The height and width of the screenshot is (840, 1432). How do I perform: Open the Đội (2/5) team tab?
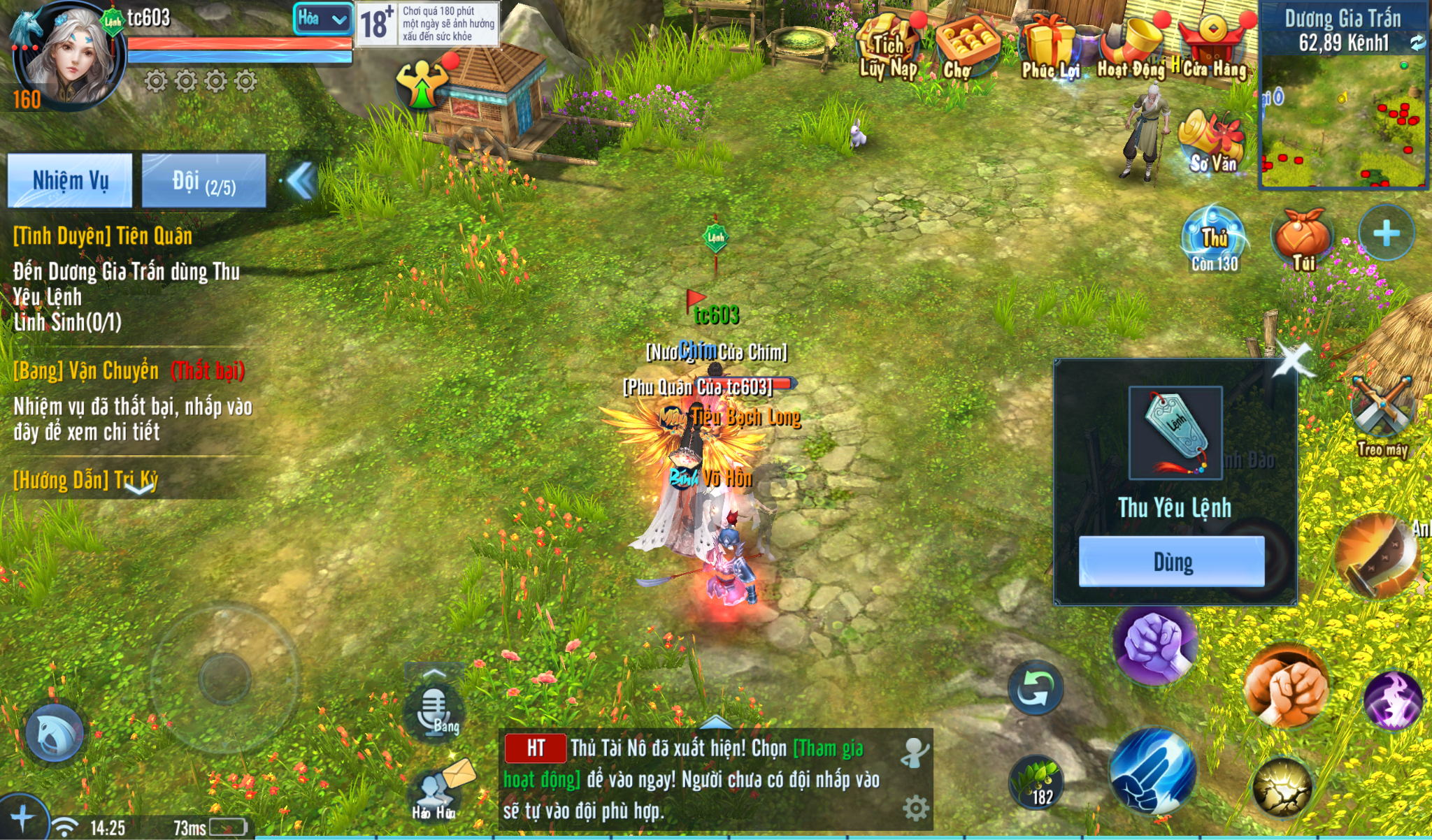pos(203,181)
